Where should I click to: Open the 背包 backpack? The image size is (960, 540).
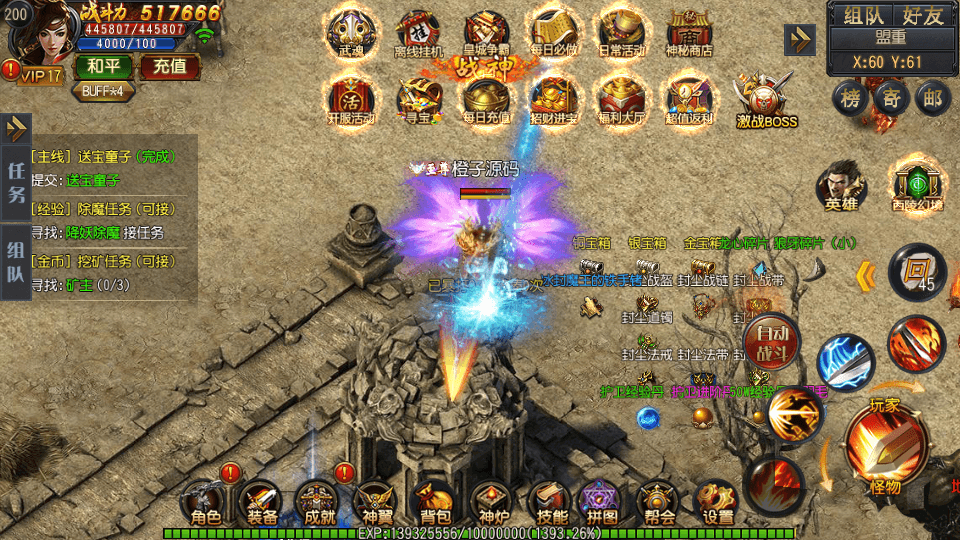[x=434, y=503]
